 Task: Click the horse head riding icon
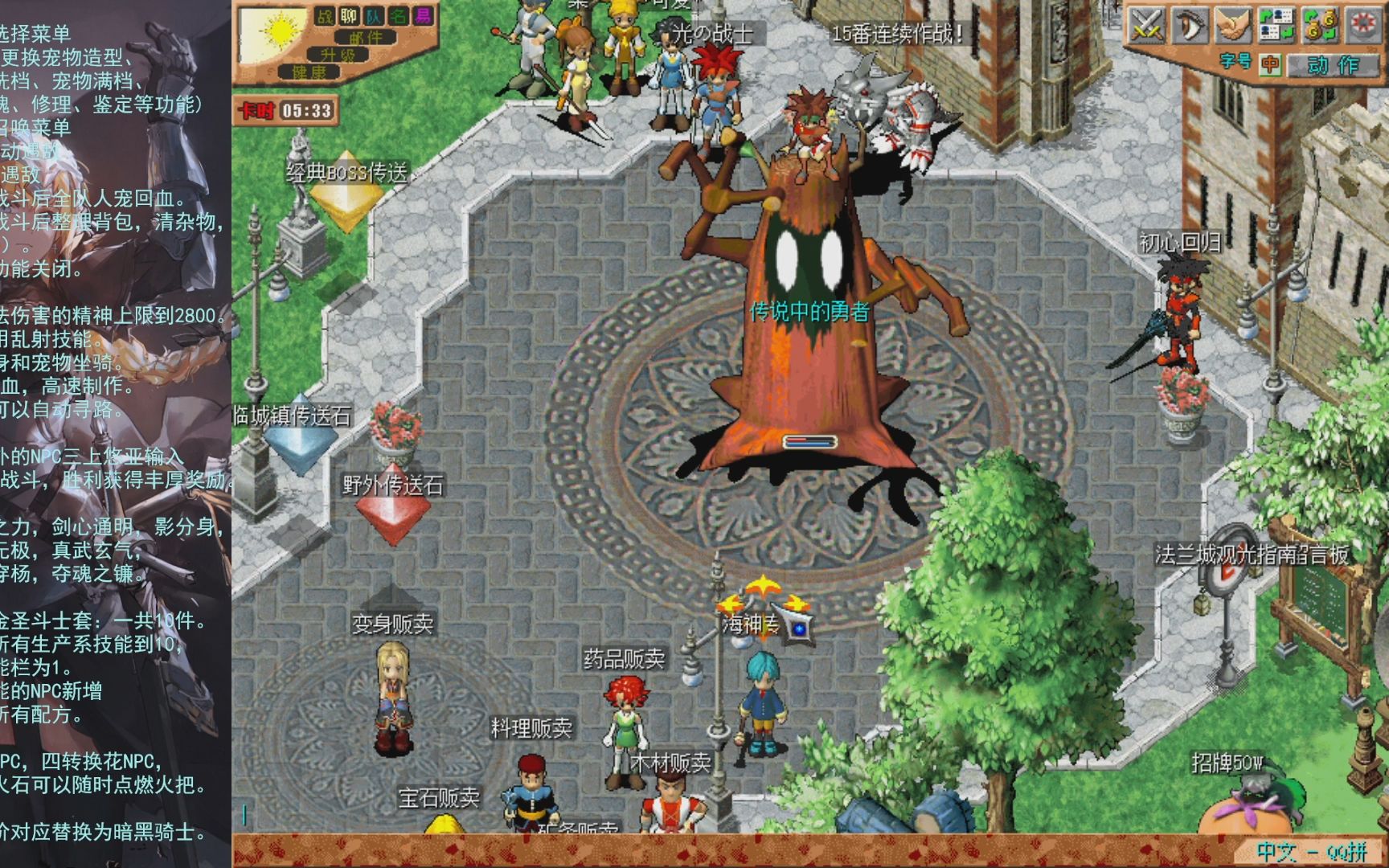1190,25
